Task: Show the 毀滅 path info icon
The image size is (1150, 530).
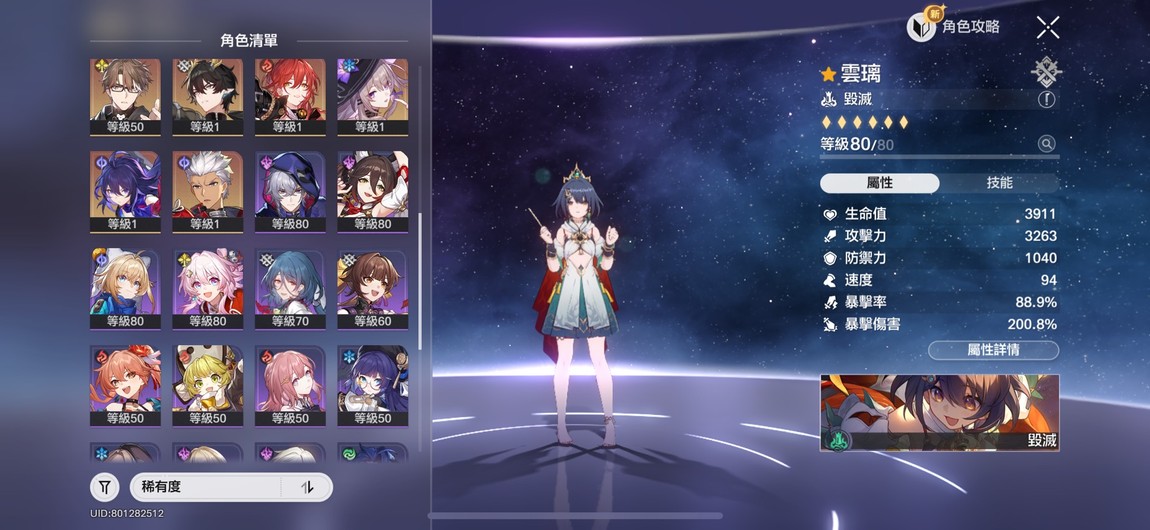Action: click(1046, 99)
